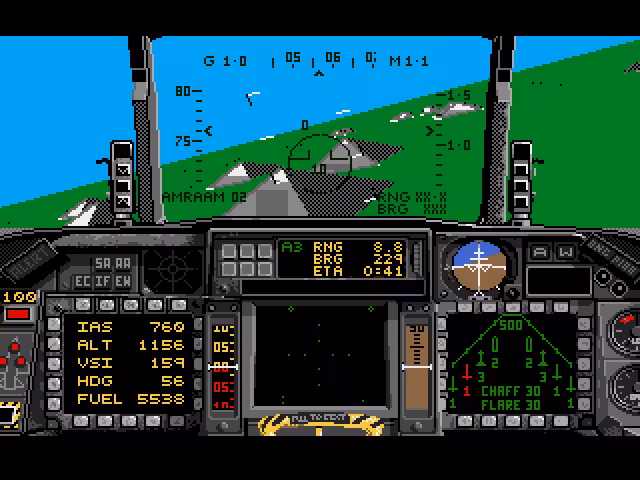Select the AA mode indicator
This screenshot has width=640, height=480.
click(x=122, y=263)
